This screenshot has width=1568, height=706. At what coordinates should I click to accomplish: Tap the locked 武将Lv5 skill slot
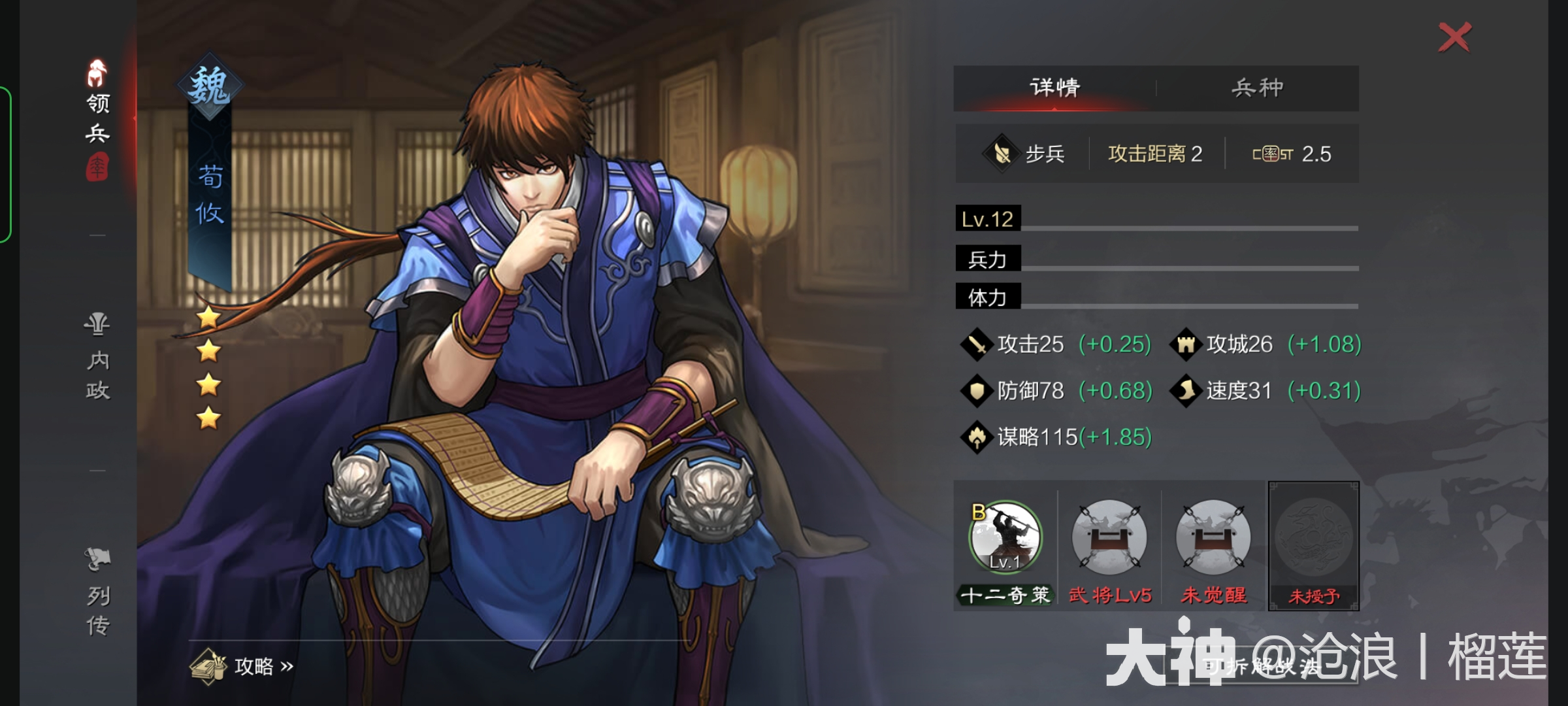point(1109,539)
